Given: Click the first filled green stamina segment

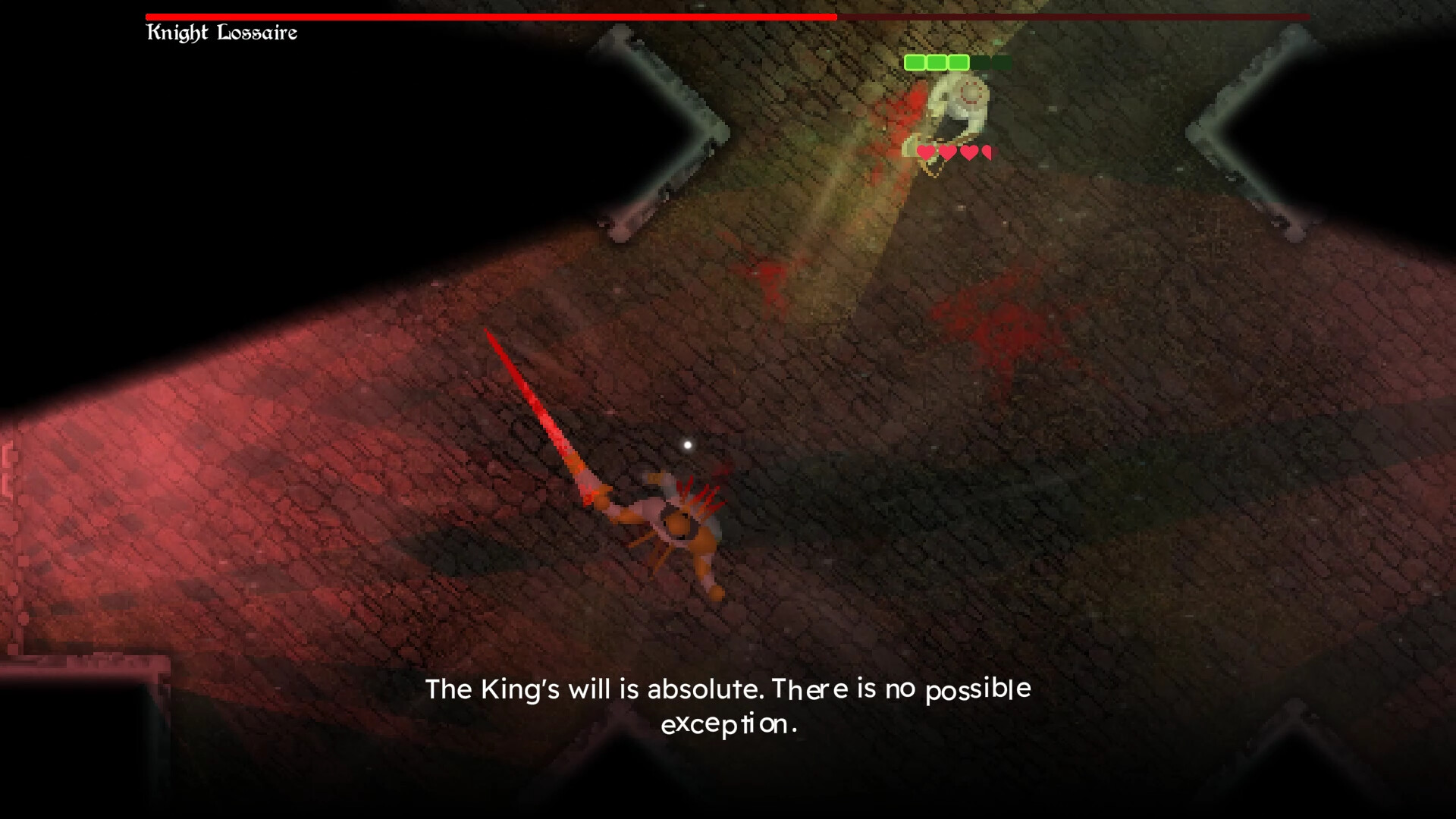Looking at the screenshot, I should click(915, 62).
